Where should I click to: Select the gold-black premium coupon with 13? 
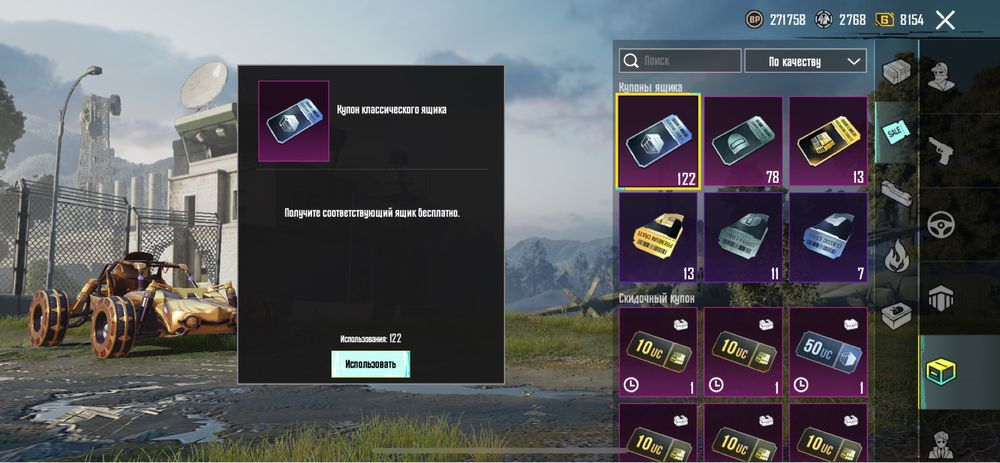pos(829,142)
